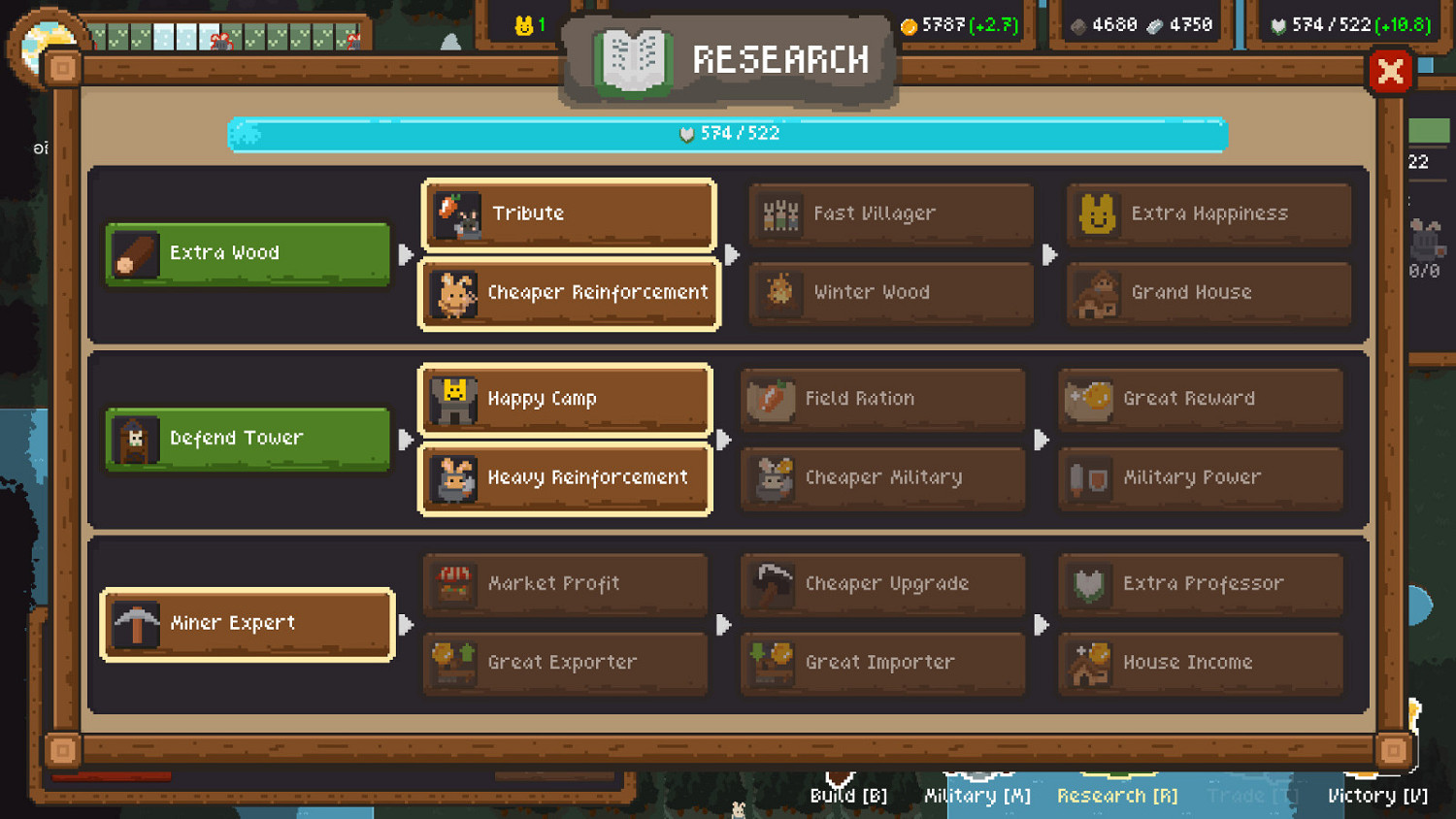Open the Build [B] menu

pos(847,796)
